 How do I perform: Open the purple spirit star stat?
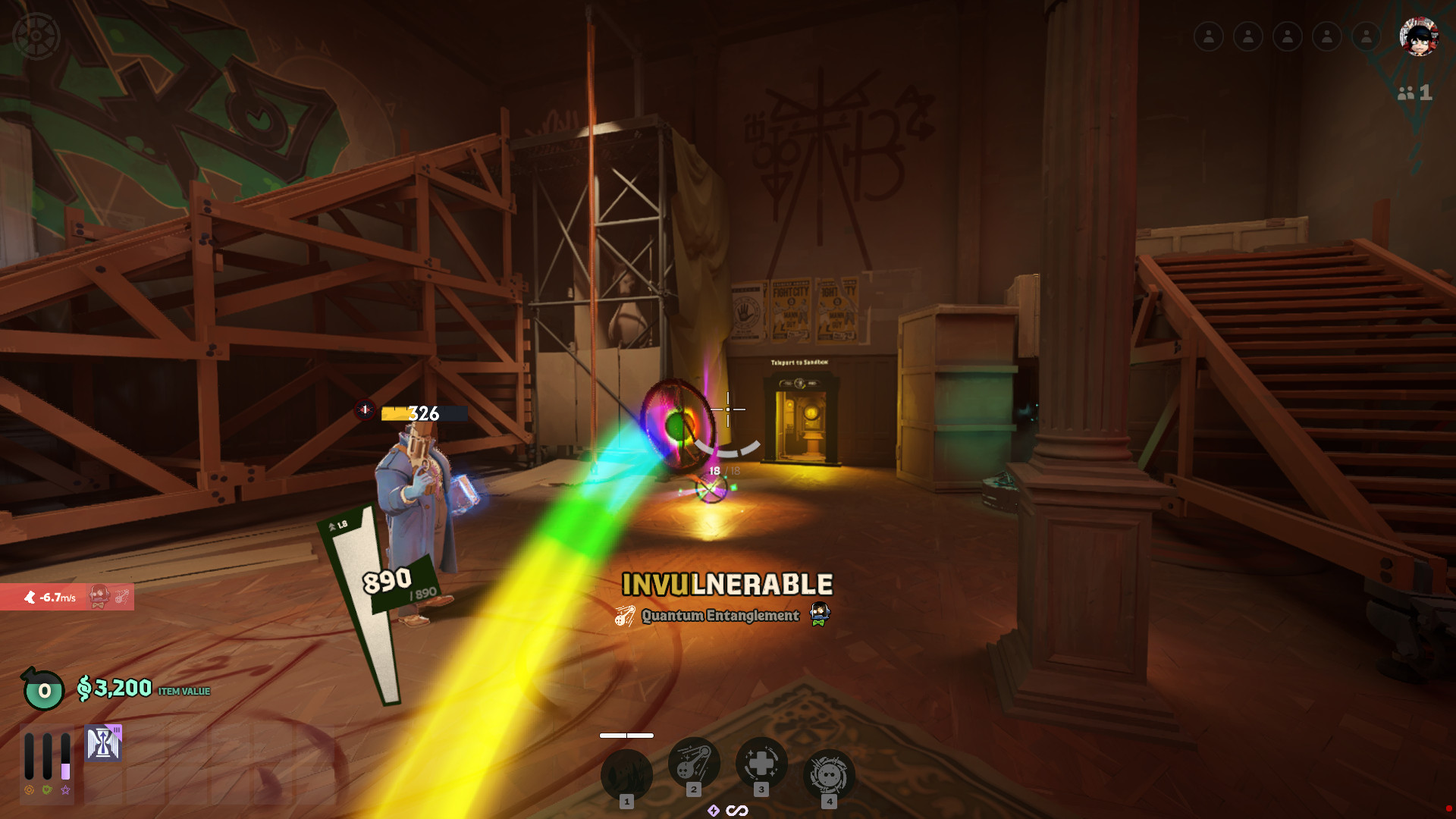point(66,790)
